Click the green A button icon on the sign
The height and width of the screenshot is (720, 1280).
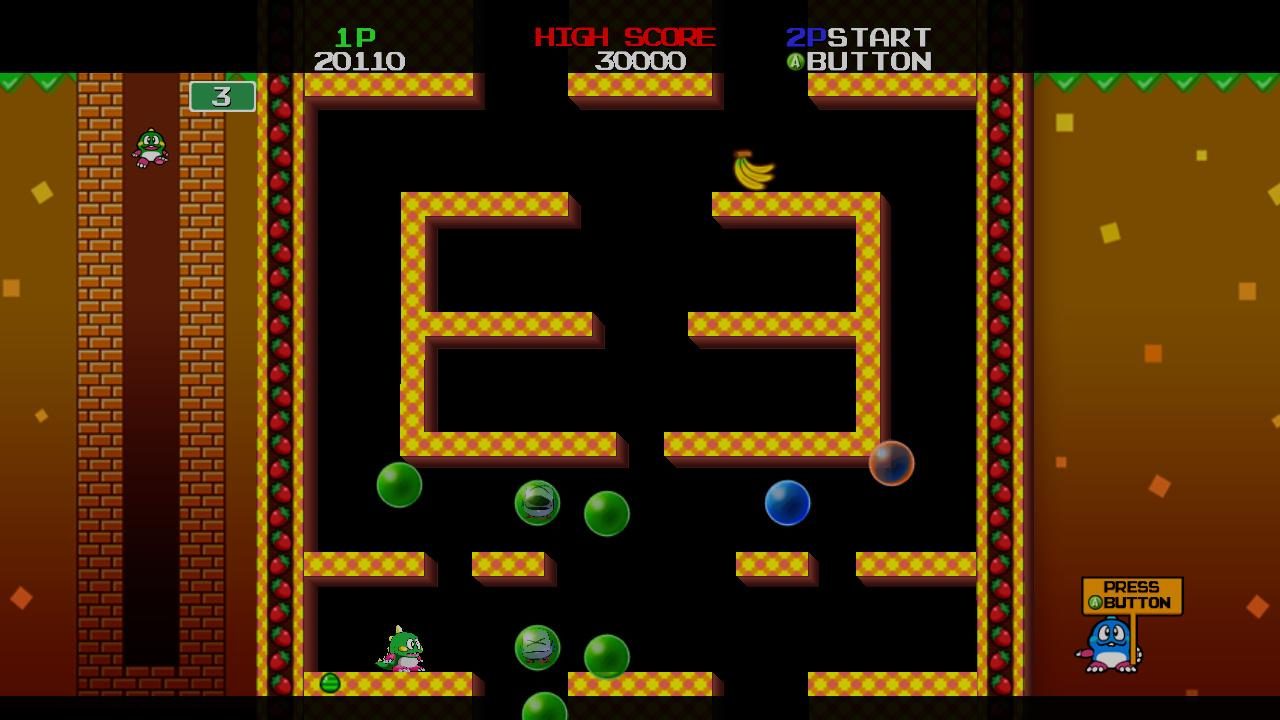[1094, 603]
